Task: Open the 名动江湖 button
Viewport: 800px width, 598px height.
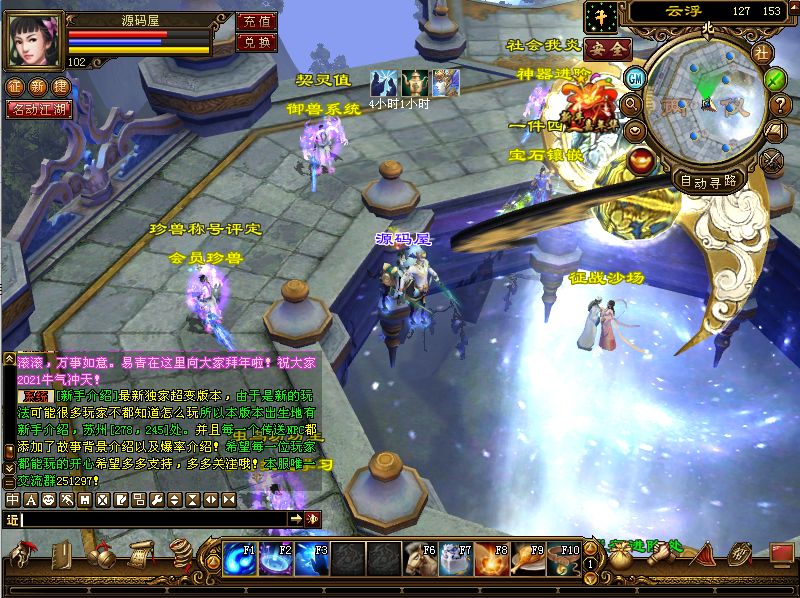Action: tap(39, 109)
